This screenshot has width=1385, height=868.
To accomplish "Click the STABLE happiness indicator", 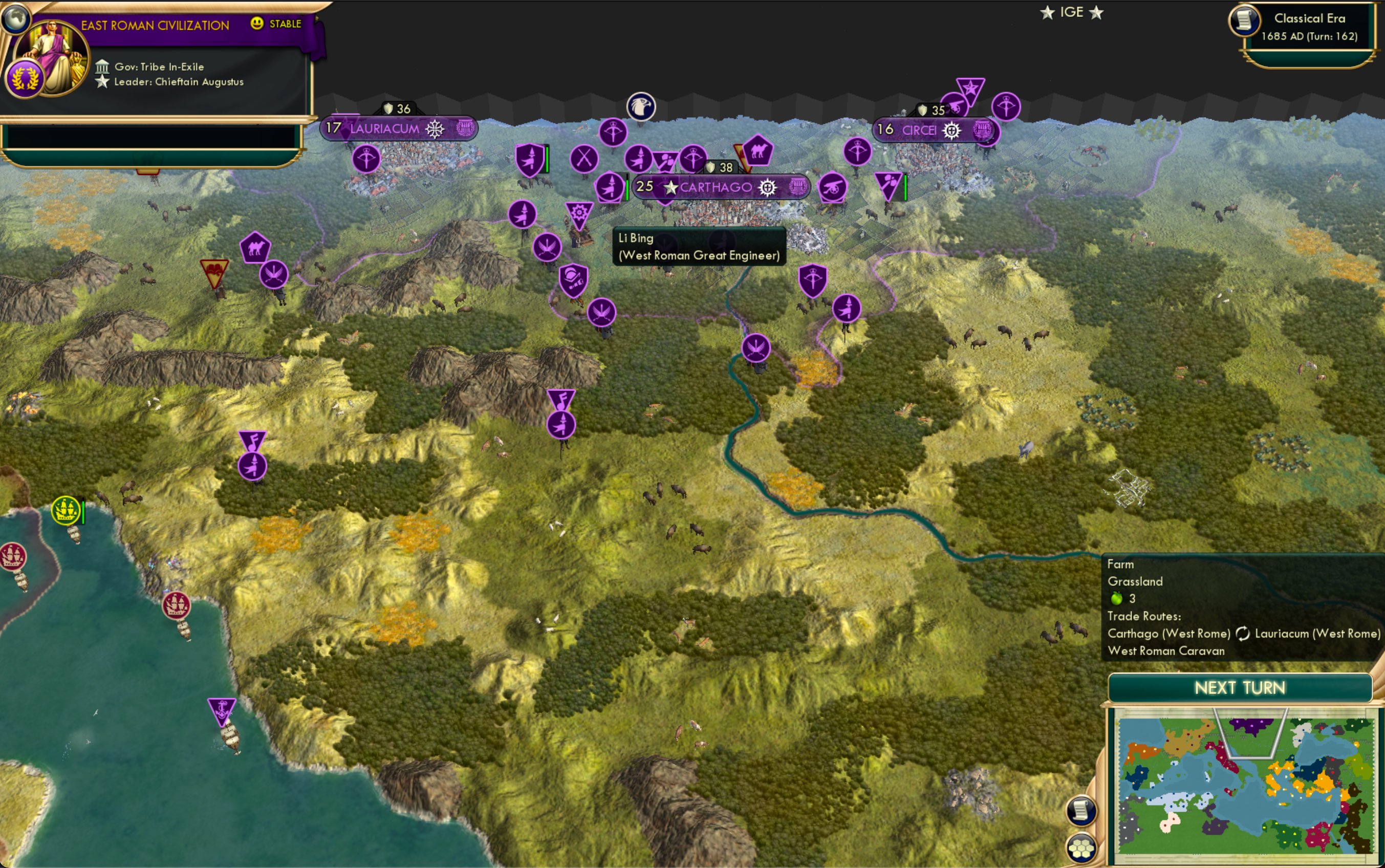I will coord(277,24).
